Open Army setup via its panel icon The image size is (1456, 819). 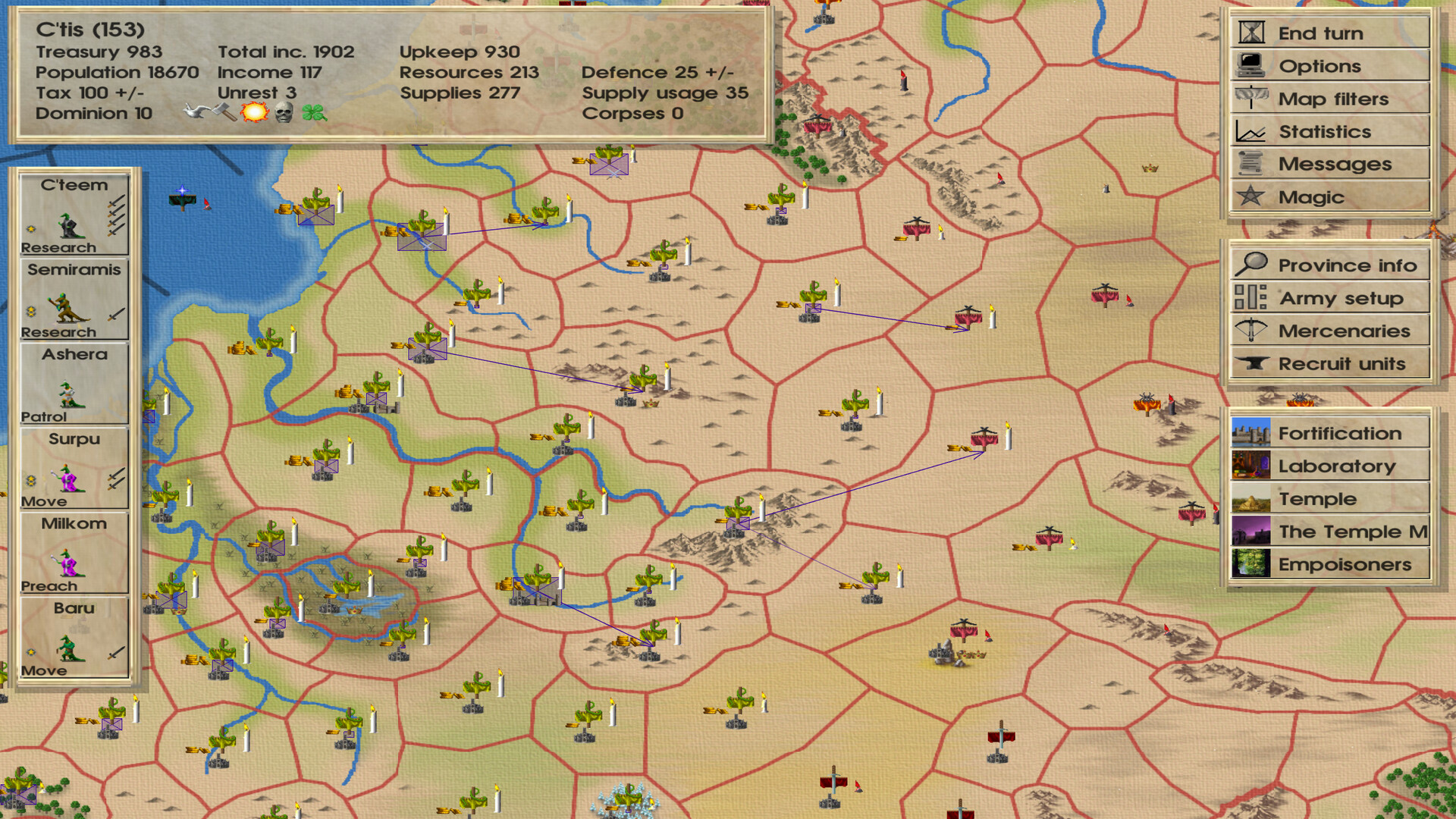tap(1250, 298)
